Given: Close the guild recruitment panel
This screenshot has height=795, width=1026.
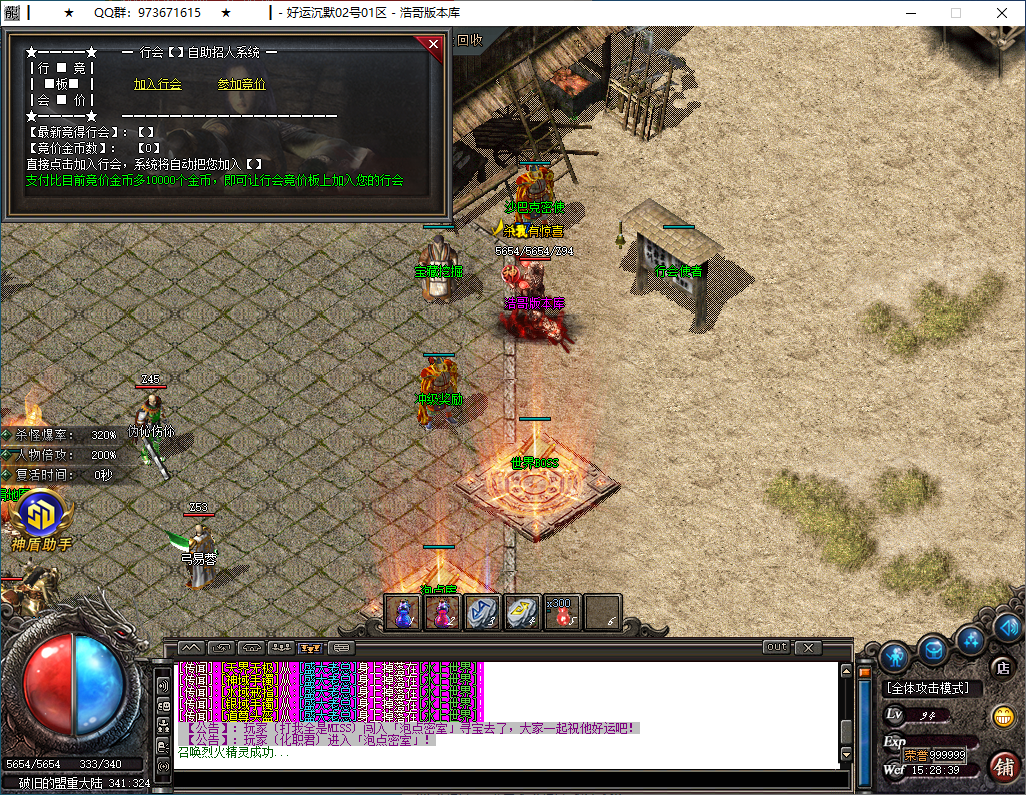Looking at the screenshot, I should pos(433,44).
